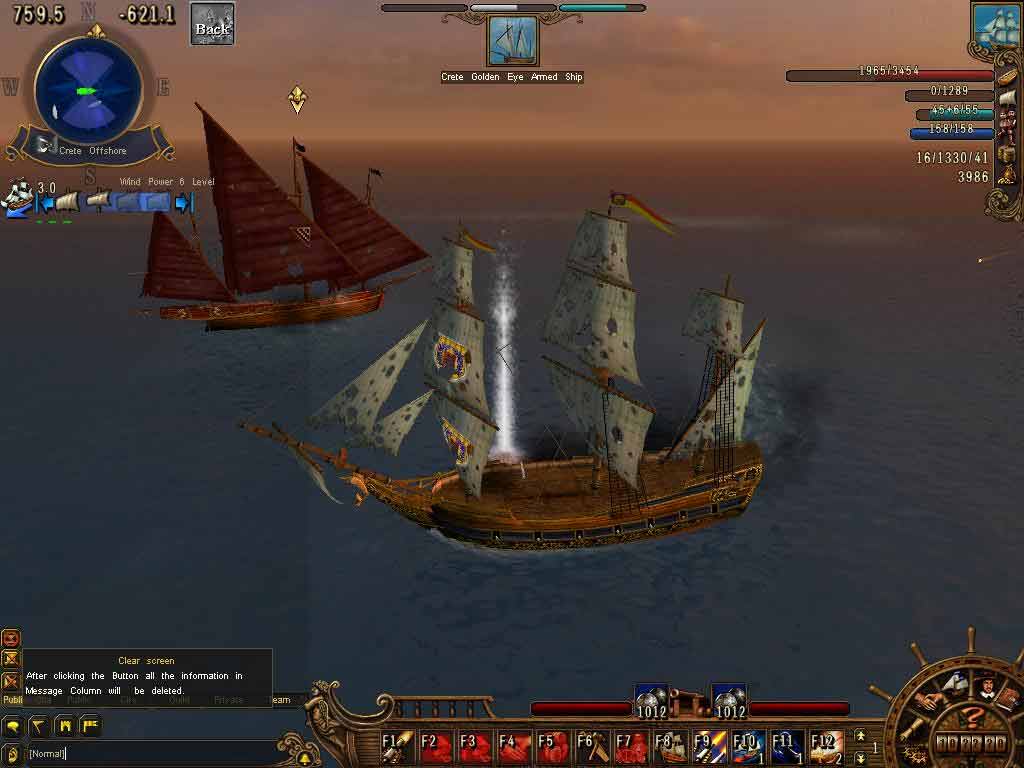Click the chat input field
Screen dimensions: 1024x768
pos(150,753)
